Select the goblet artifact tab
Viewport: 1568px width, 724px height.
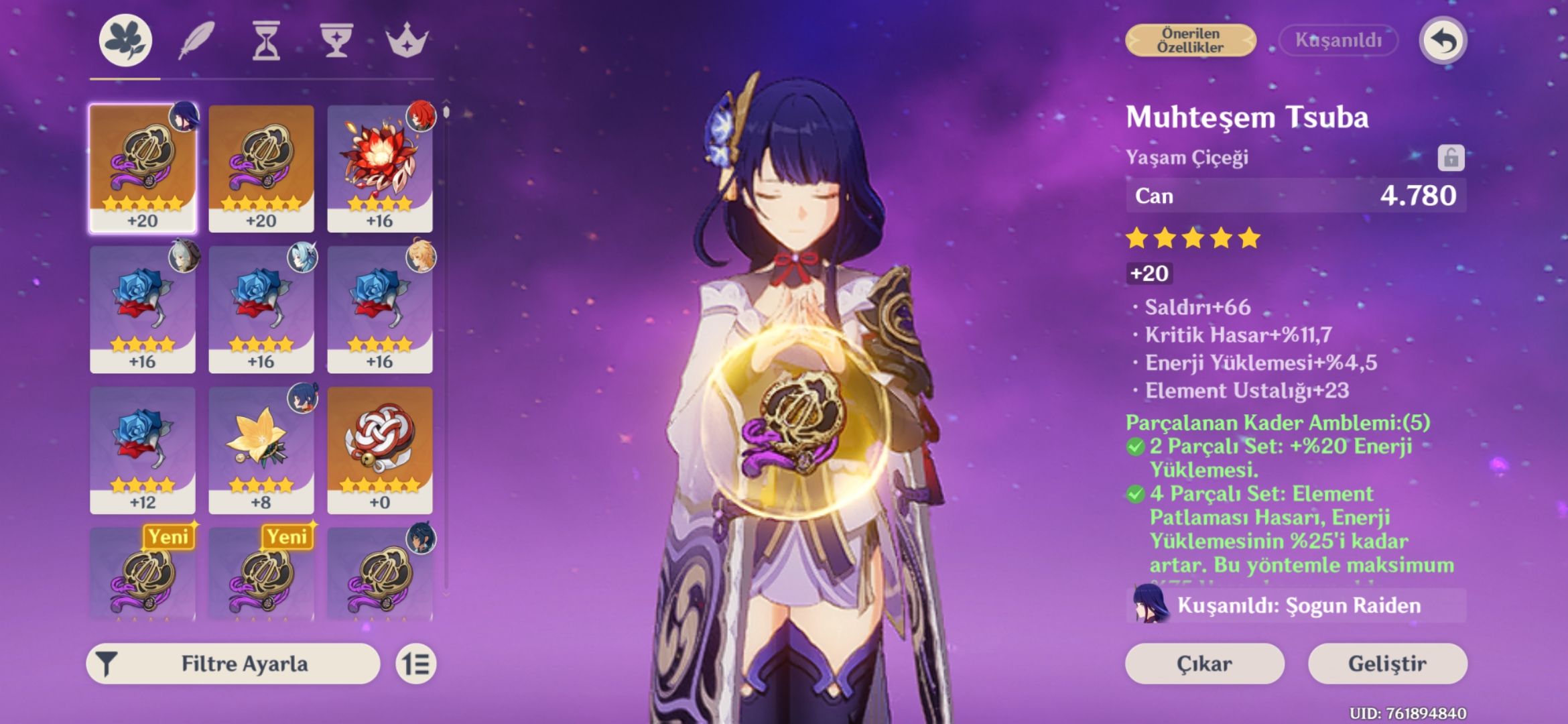336,41
